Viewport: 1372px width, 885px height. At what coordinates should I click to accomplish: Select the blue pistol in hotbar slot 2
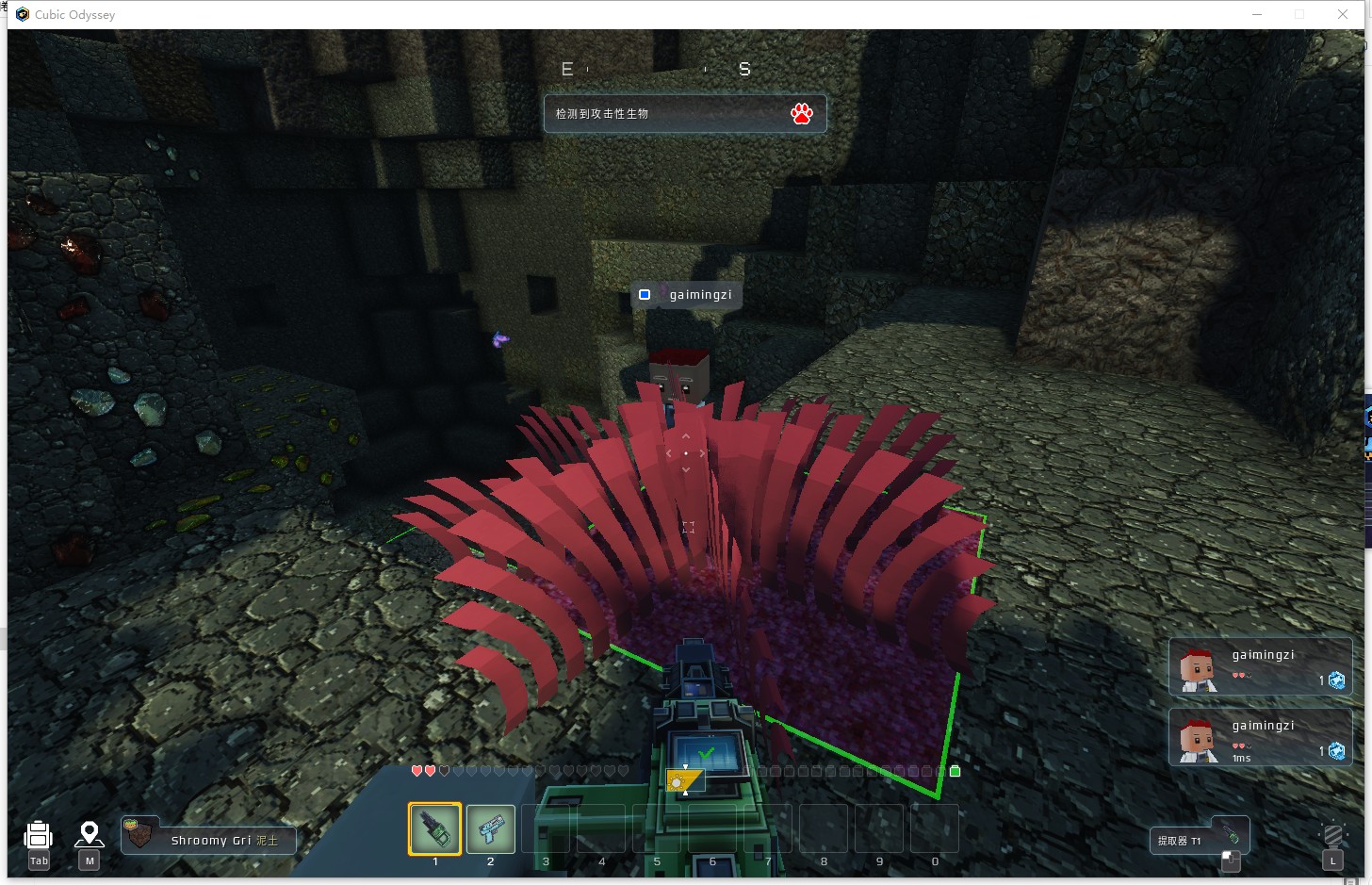pyautogui.click(x=490, y=828)
